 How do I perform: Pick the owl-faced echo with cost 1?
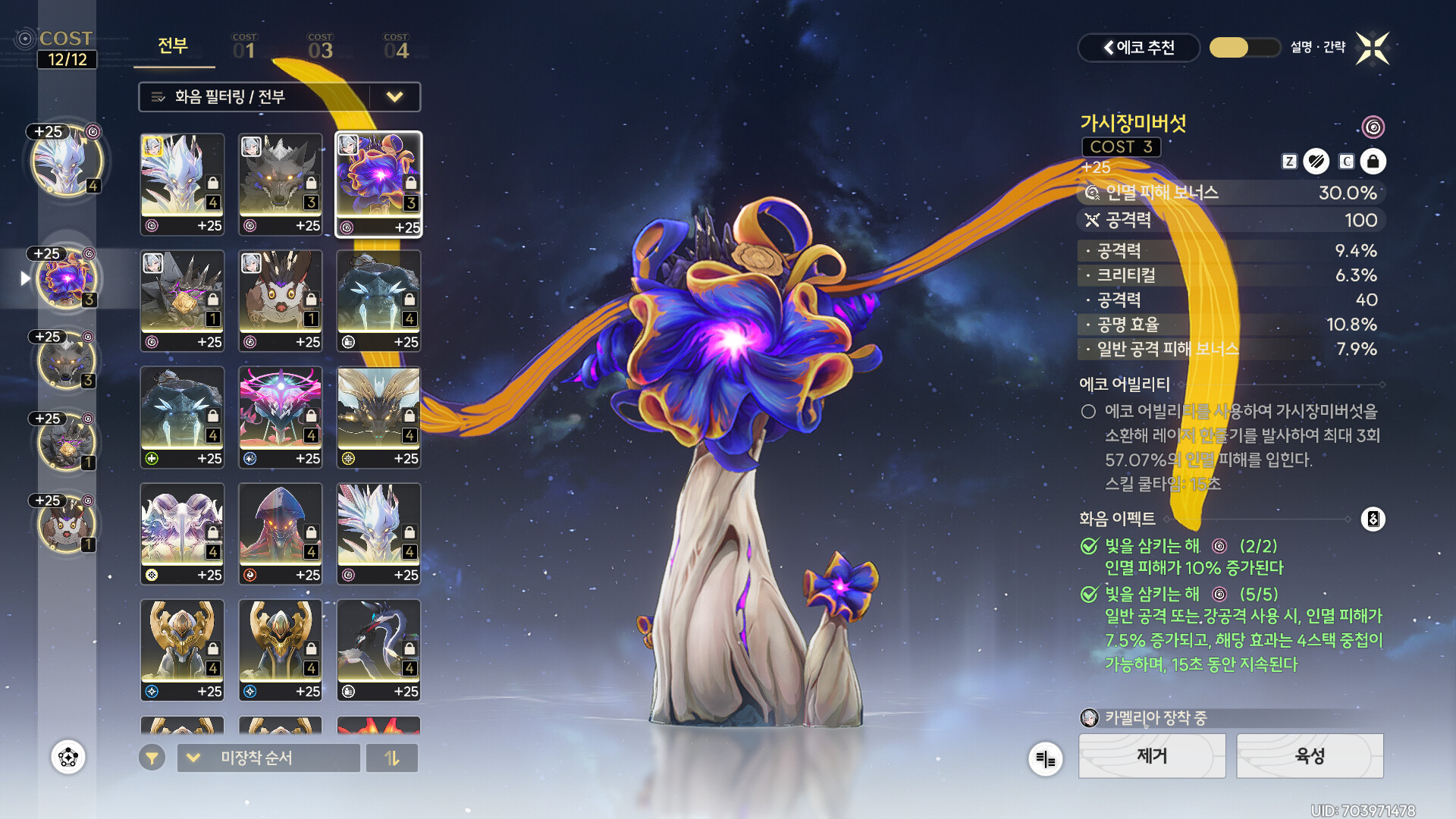click(x=281, y=301)
